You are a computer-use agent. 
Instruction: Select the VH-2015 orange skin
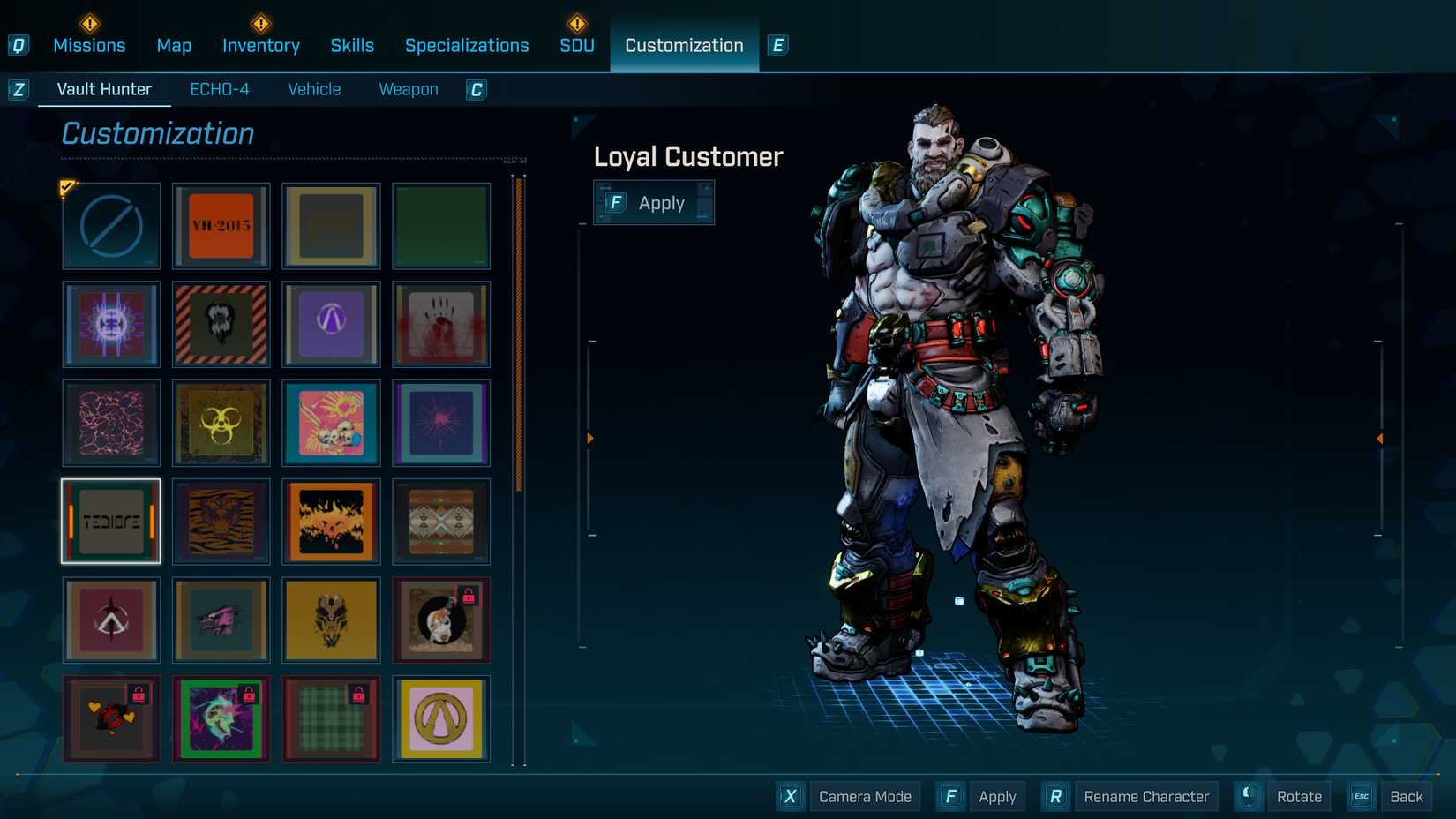(x=221, y=226)
